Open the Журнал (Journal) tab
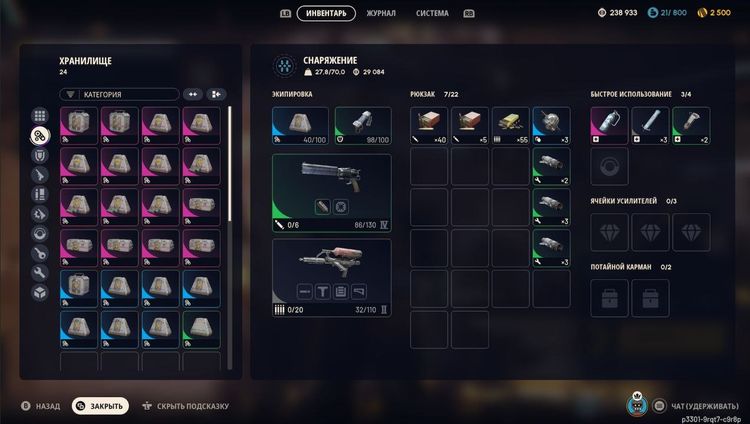This screenshot has height=424, width=750. [x=380, y=13]
